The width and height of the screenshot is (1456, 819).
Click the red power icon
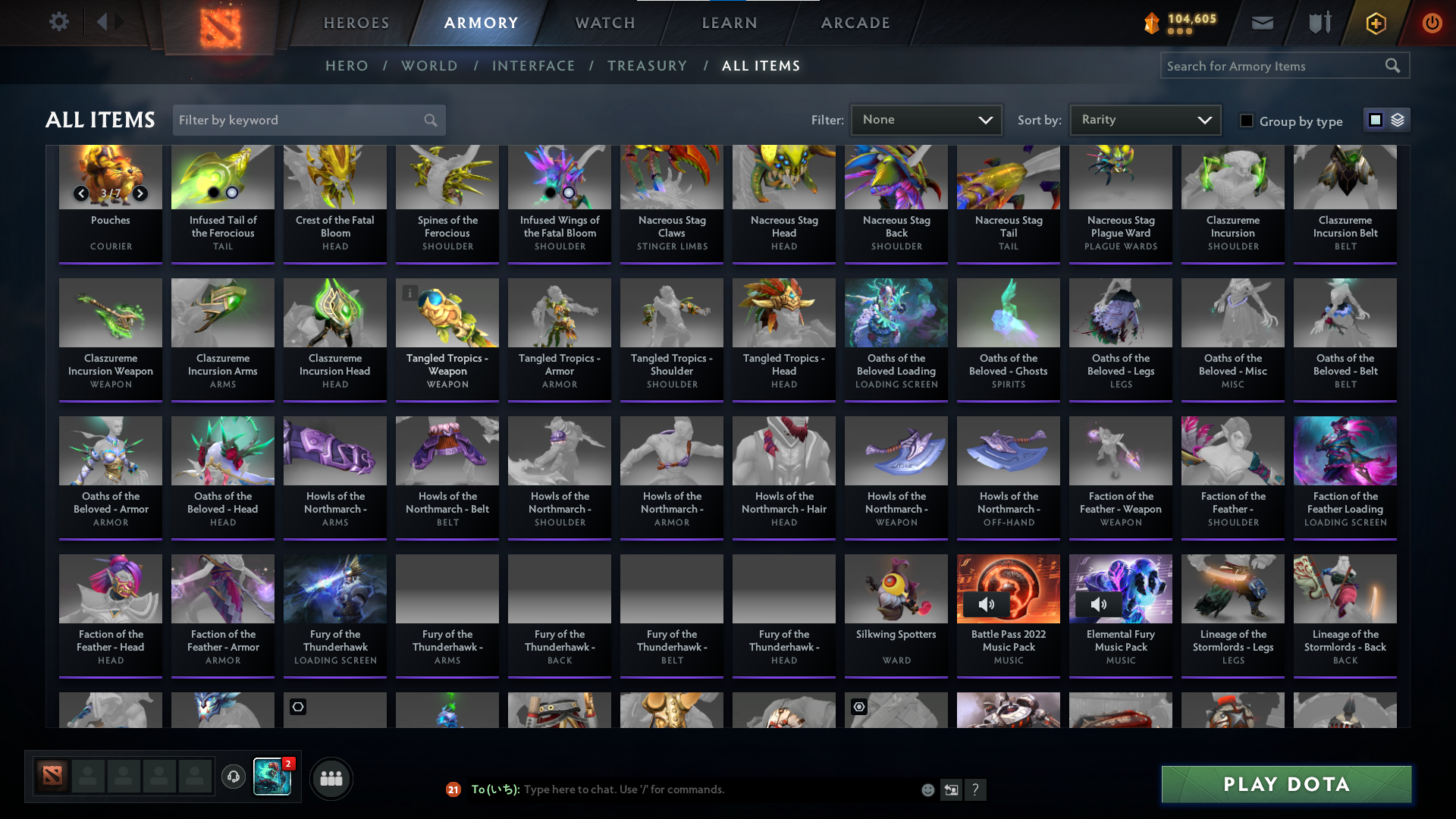coord(1432,23)
